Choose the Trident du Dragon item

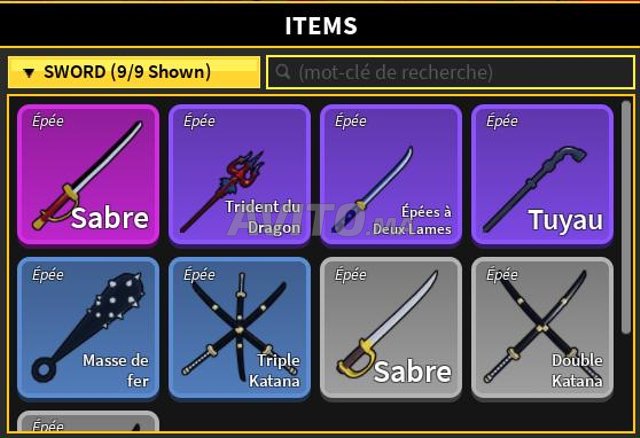point(239,174)
